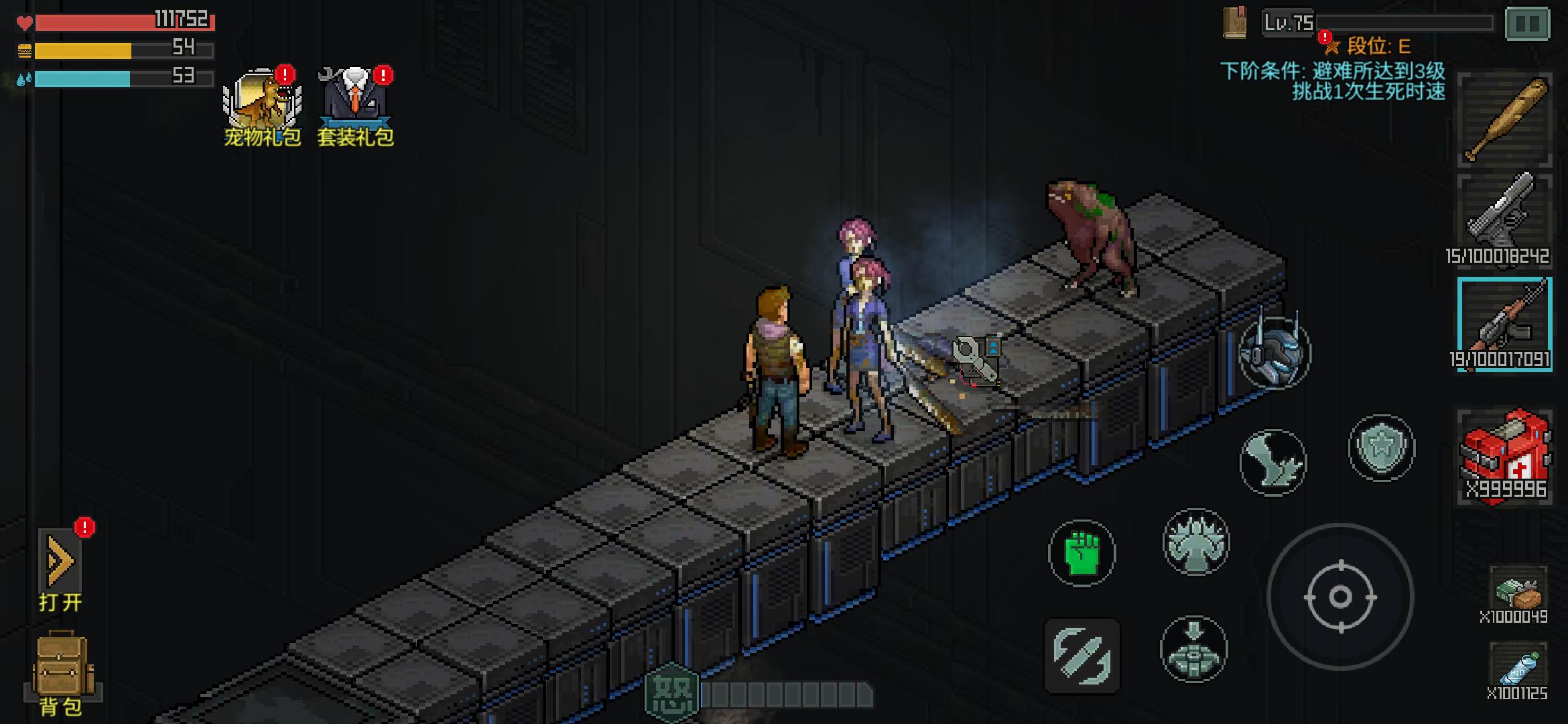The image size is (1568, 724).
Task: Open the rank E star tracker
Action: click(1332, 46)
